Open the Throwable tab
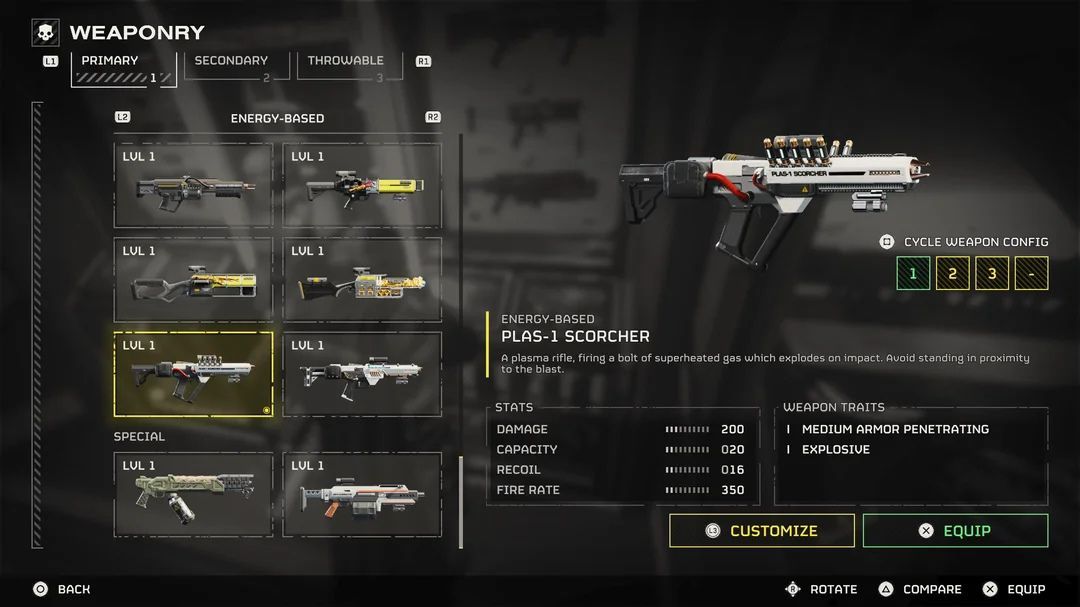This screenshot has width=1080, height=607. click(346, 62)
